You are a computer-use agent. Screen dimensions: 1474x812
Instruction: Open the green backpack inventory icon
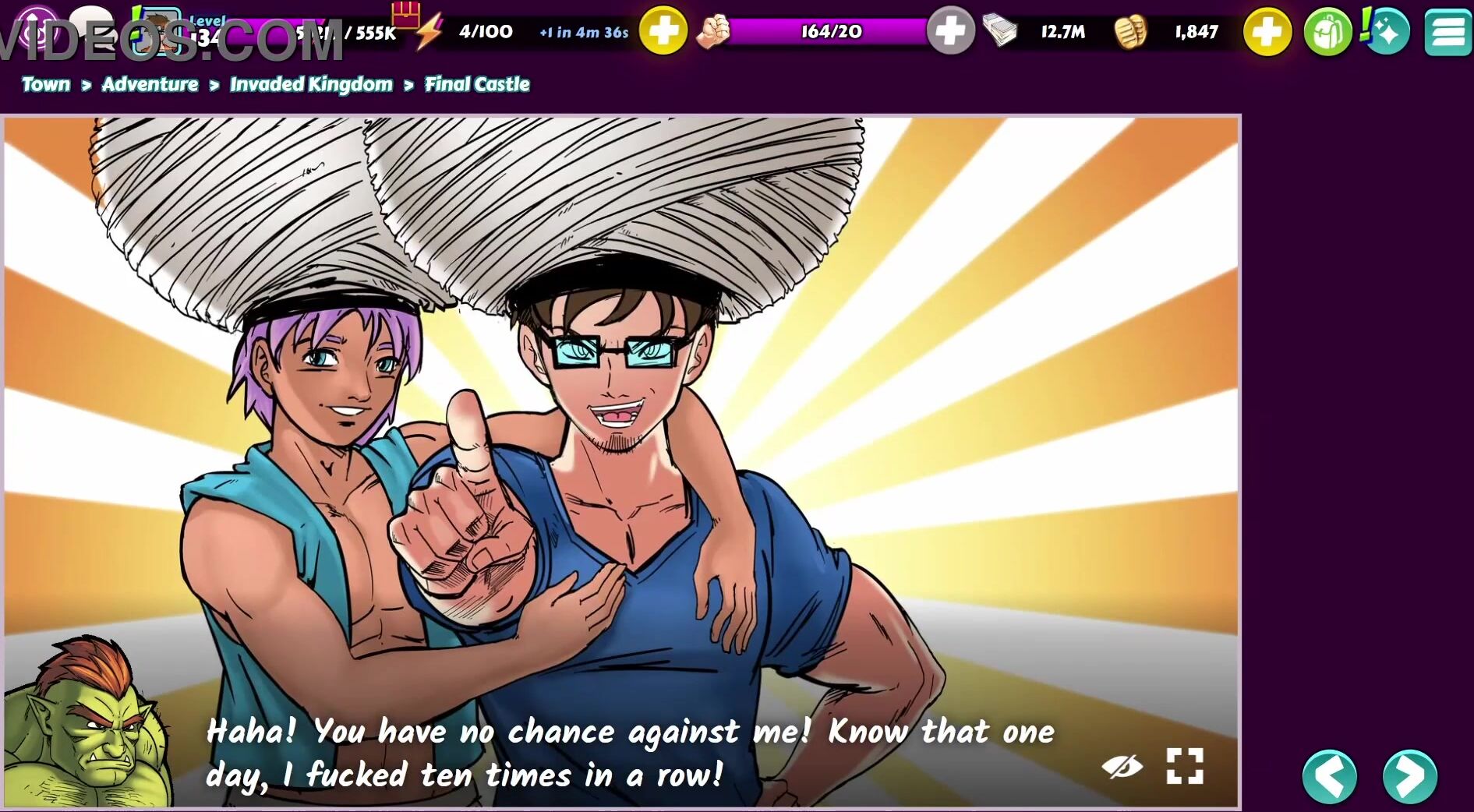pos(1327,33)
